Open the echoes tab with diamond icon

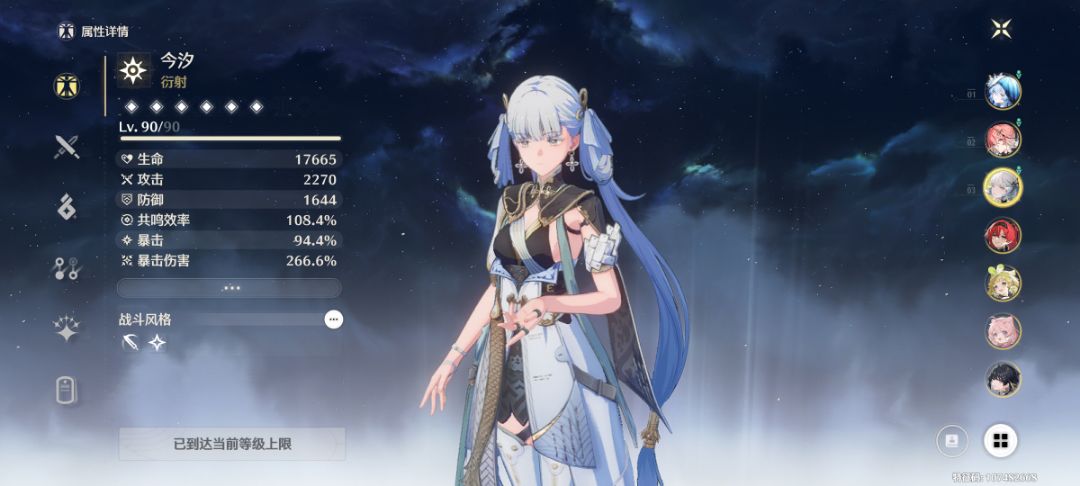[67, 207]
